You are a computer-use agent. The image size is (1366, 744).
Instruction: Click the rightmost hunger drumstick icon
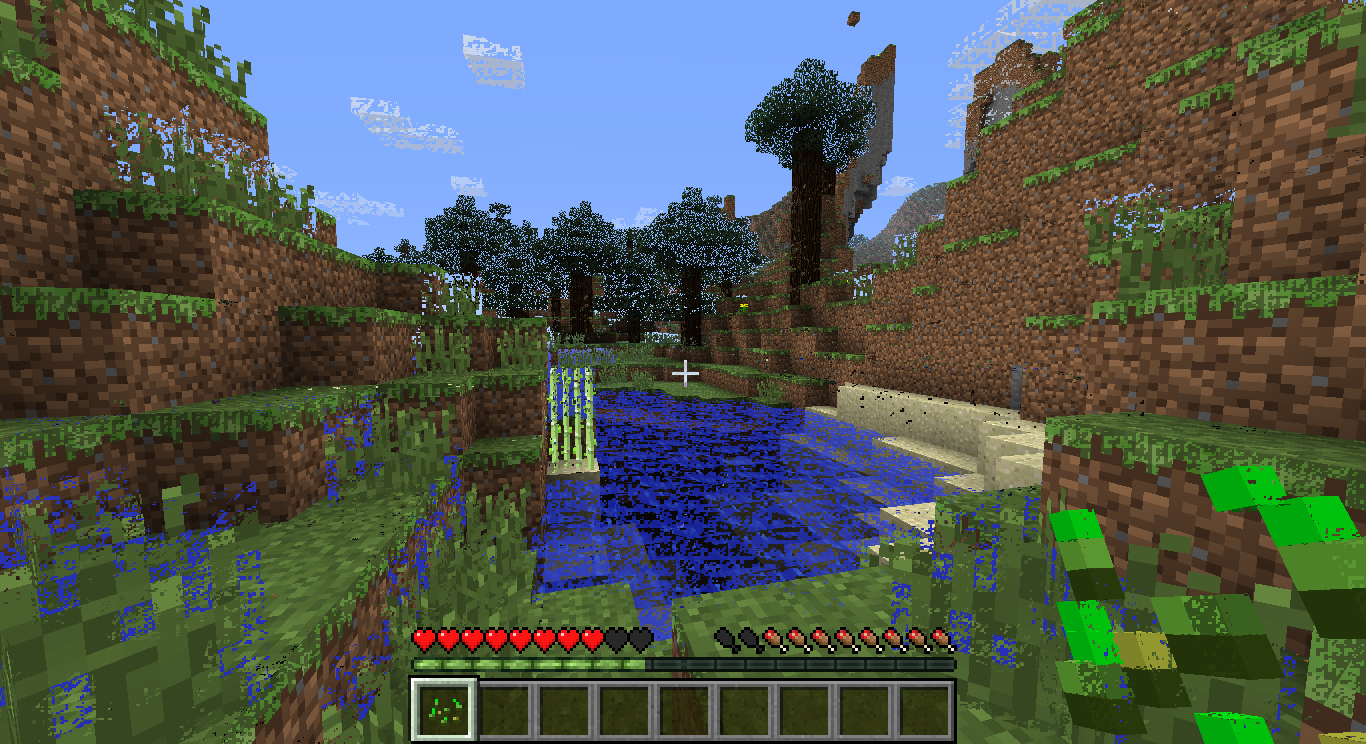940,640
